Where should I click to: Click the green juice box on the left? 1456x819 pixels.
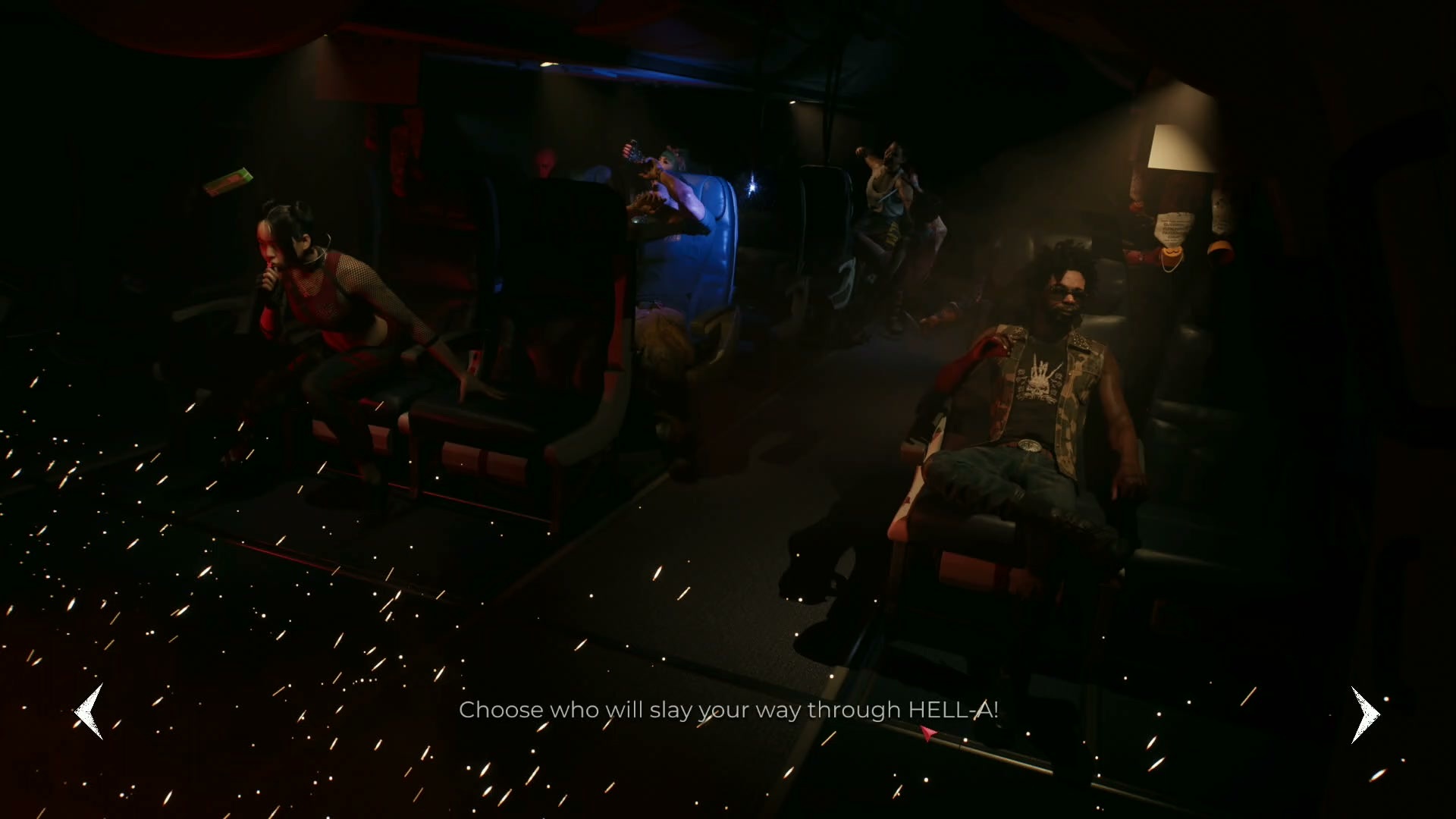227,182
